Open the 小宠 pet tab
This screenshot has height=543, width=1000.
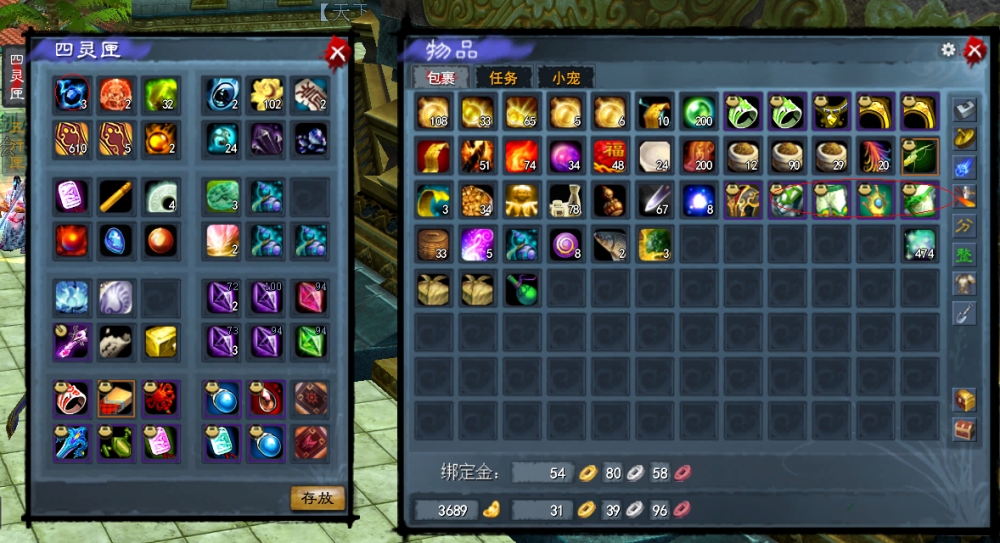click(565, 77)
